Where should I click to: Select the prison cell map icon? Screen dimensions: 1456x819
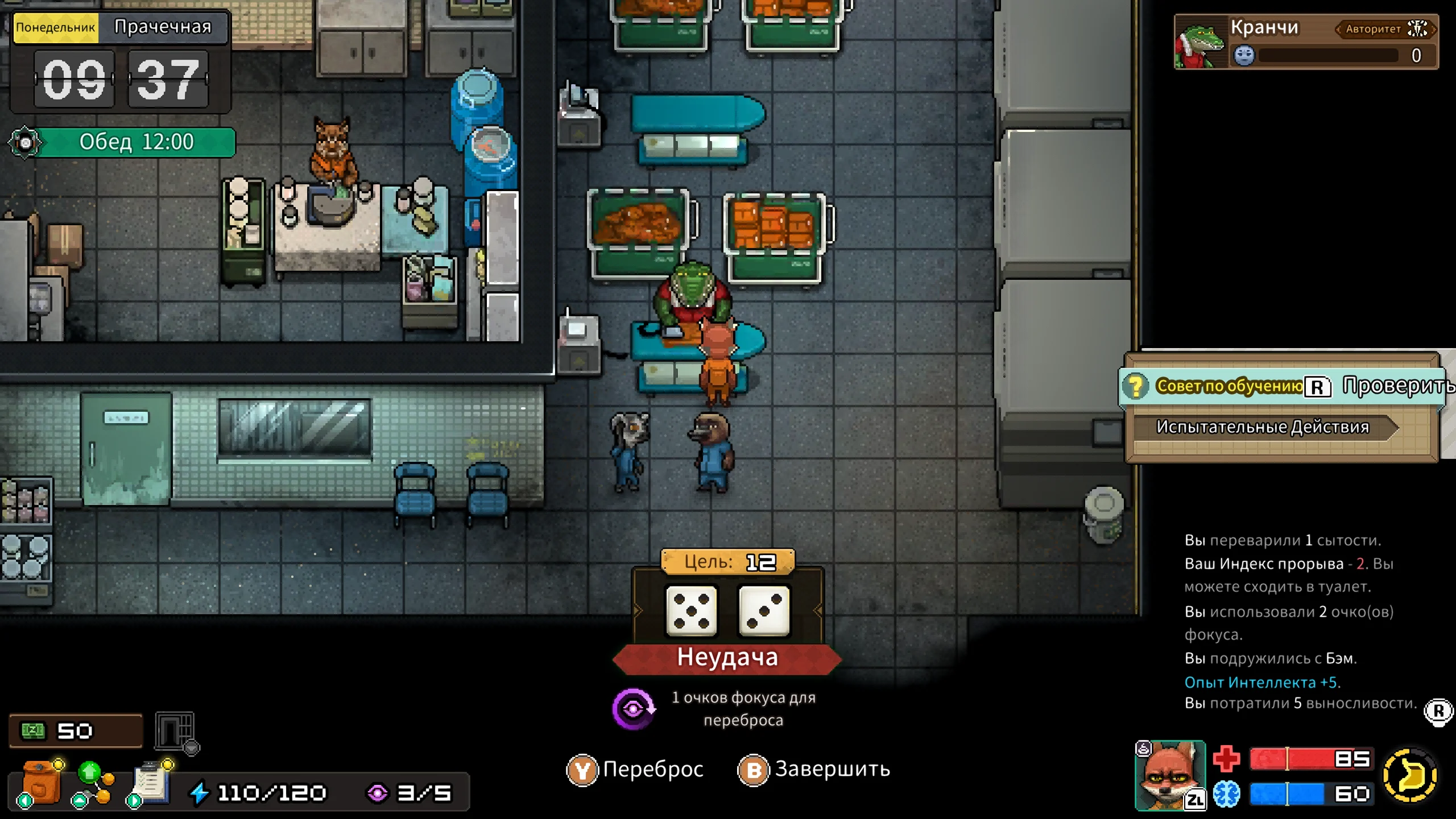click(176, 732)
